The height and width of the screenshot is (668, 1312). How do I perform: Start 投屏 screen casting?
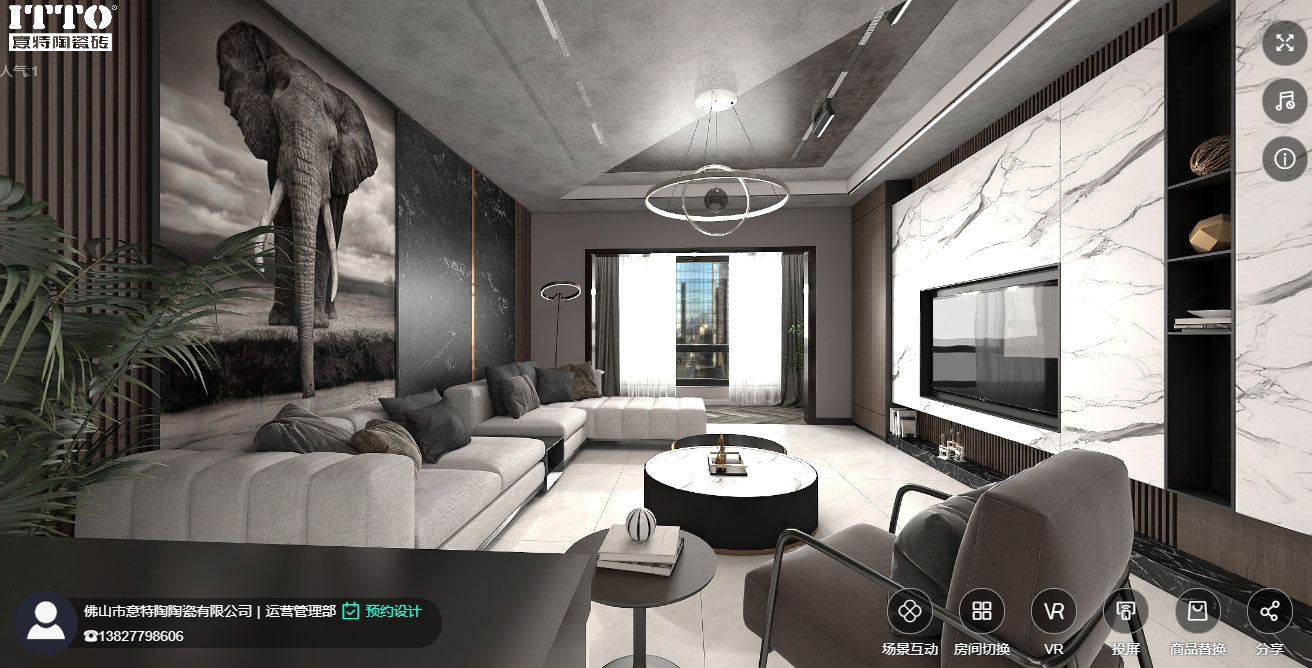point(1126,611)
